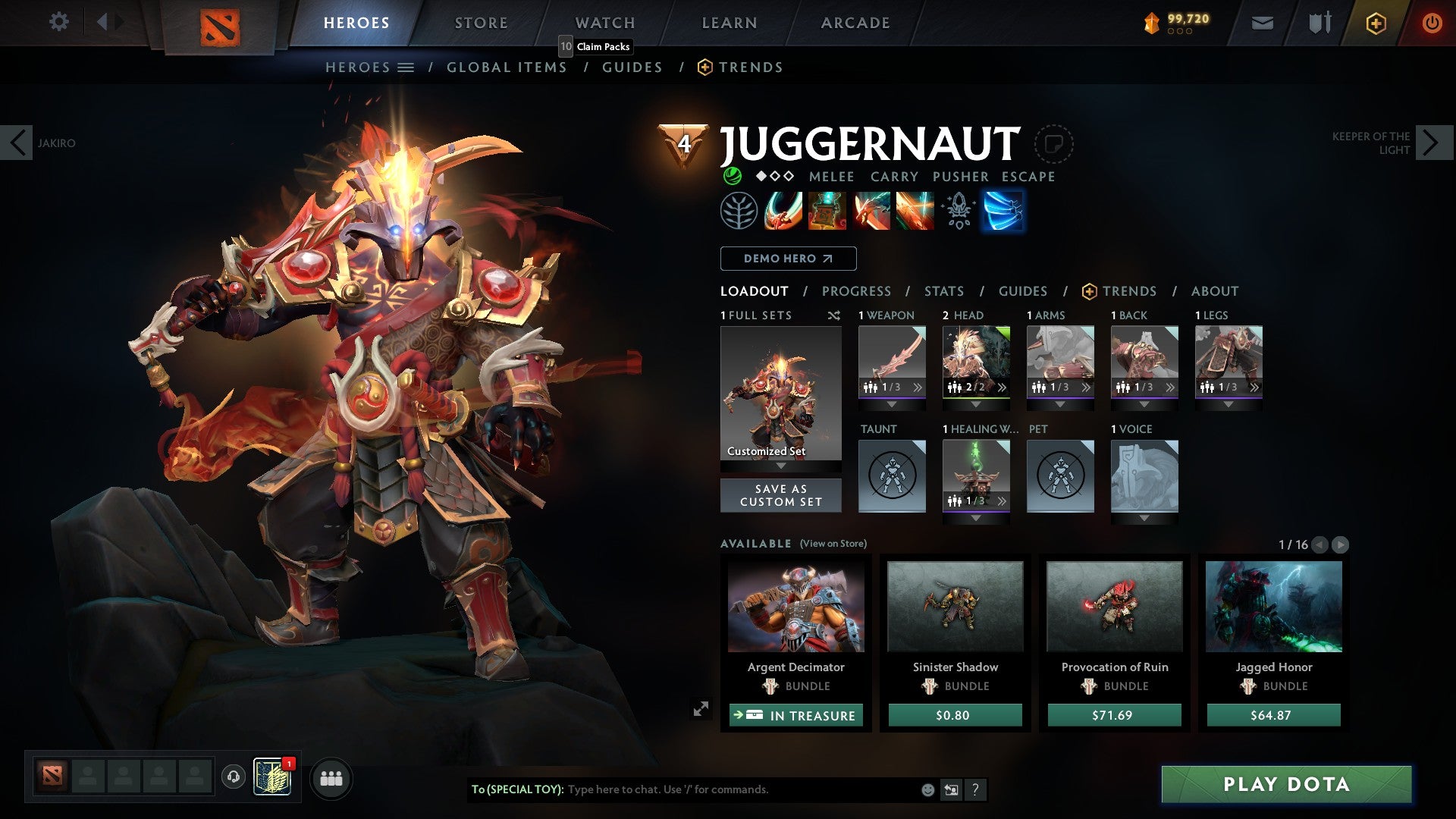Shuffle the Full Sets with the crossed-arrows icon
This screenshot has width=1456, height=819.
coord(834,315)
